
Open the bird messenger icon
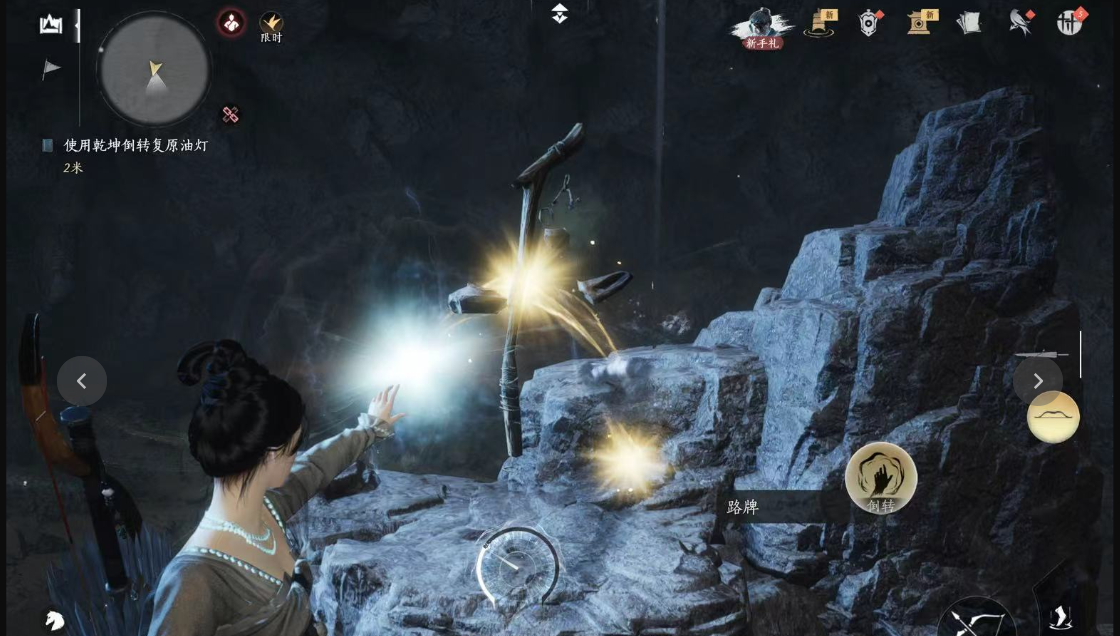1020,22
